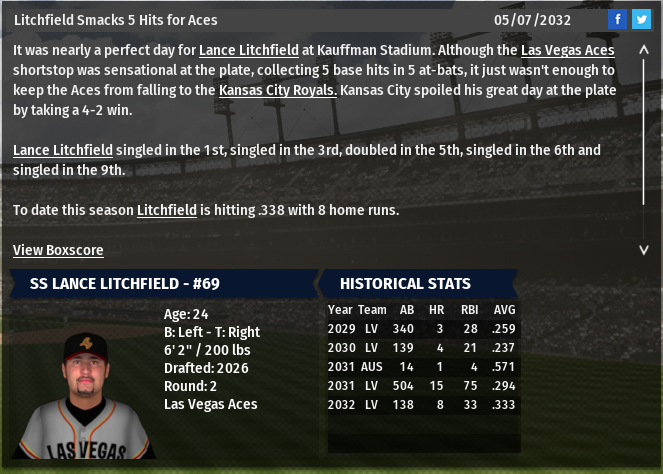Share the article on Twitter
The image size is (663, 474).
pos(640,20)
